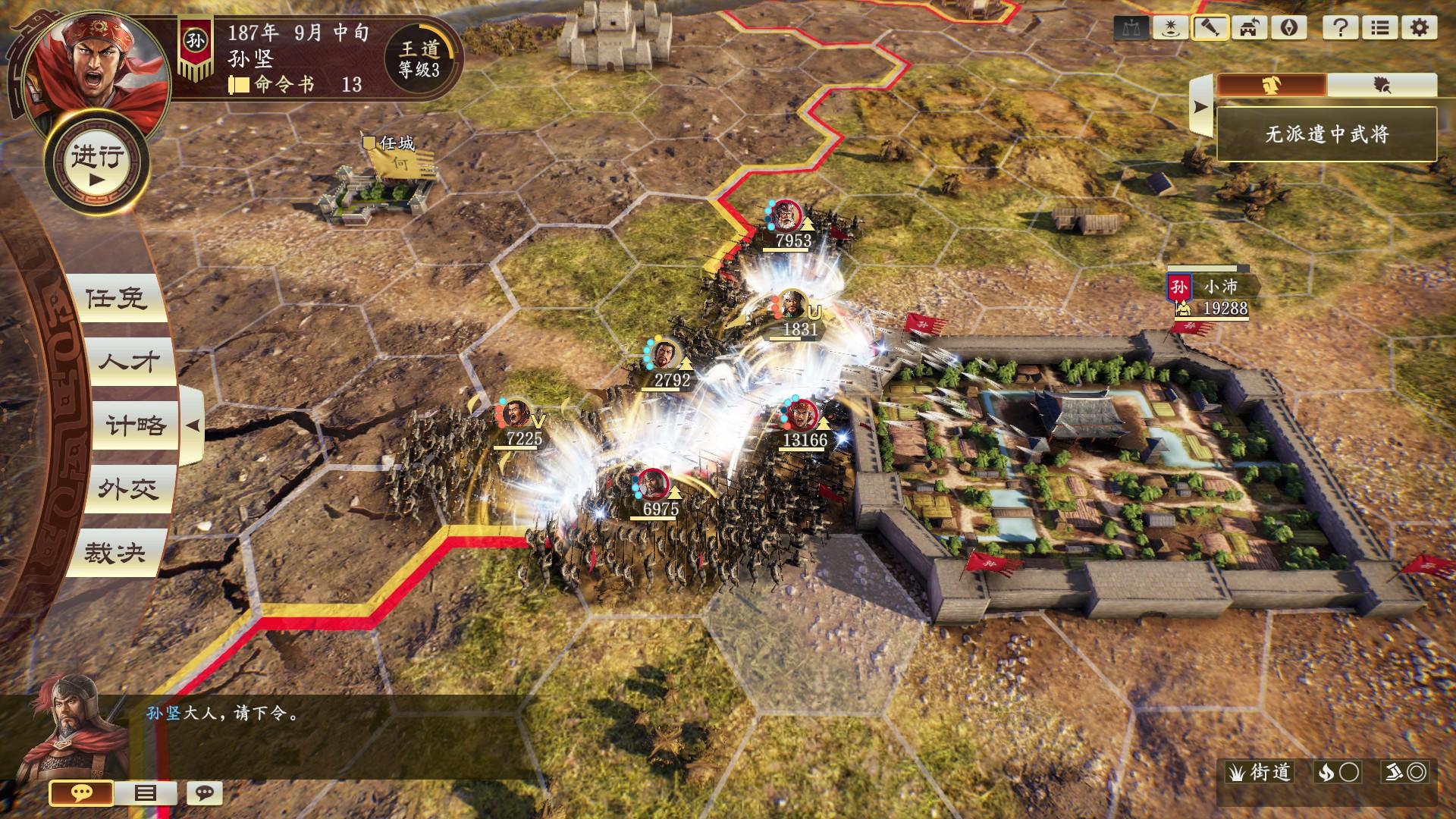Viewport: 1456px width, 819px height.
Task: Open the top-right list icon button
Action: point(1379,28)
